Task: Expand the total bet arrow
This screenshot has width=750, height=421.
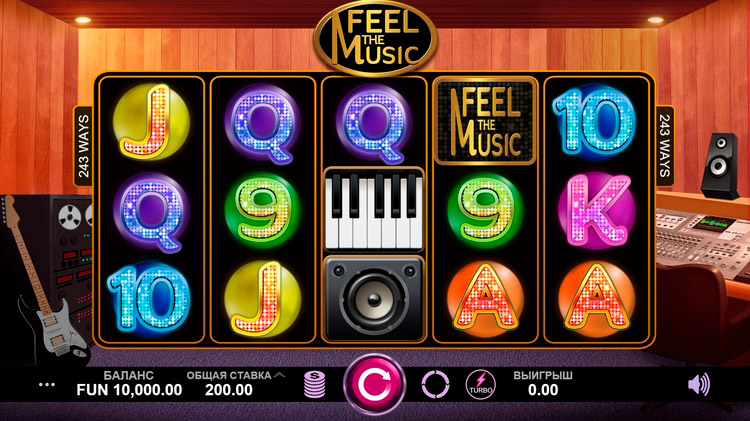Action: pos(279,375)
